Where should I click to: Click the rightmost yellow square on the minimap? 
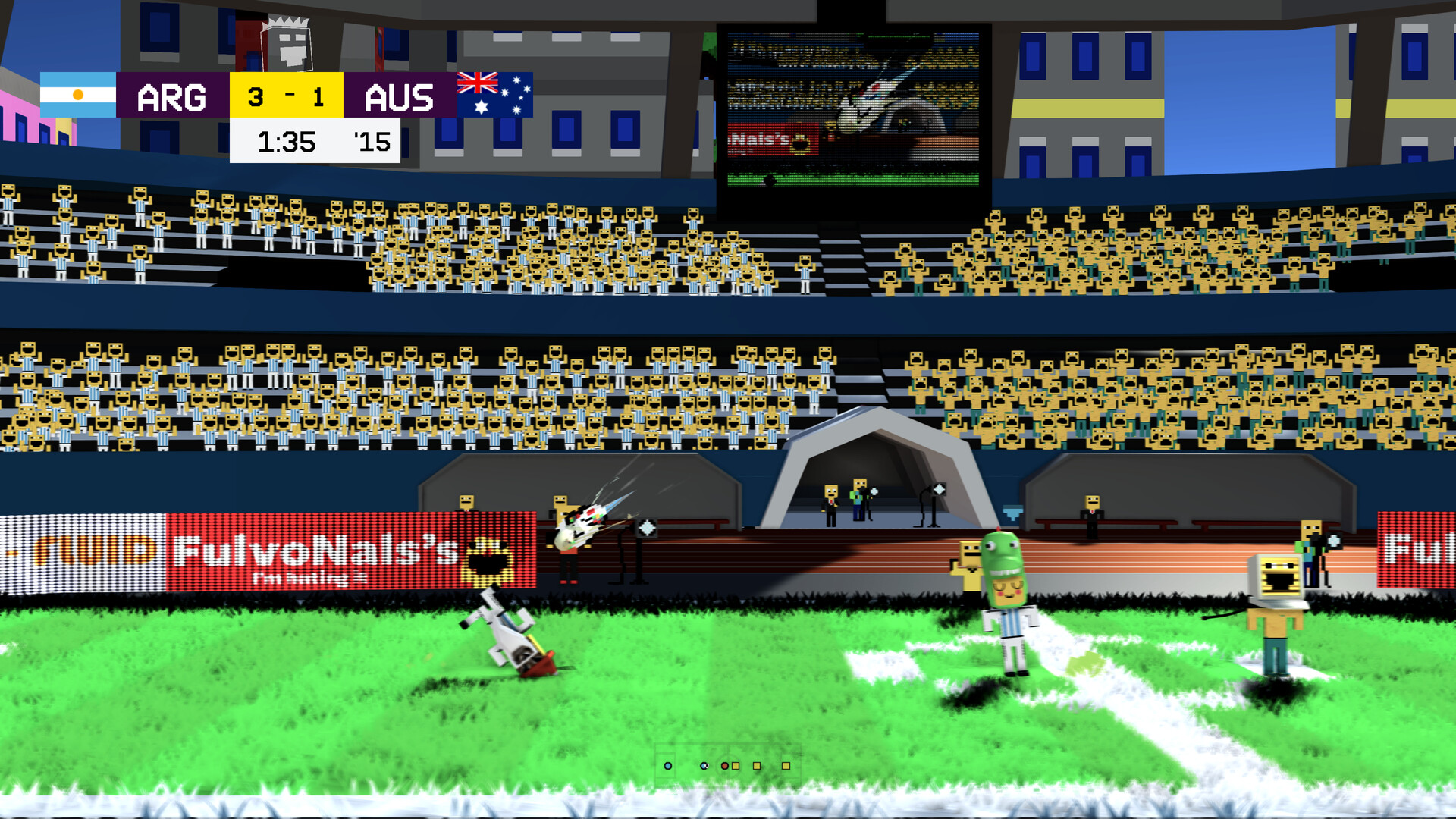pos(786,766)
